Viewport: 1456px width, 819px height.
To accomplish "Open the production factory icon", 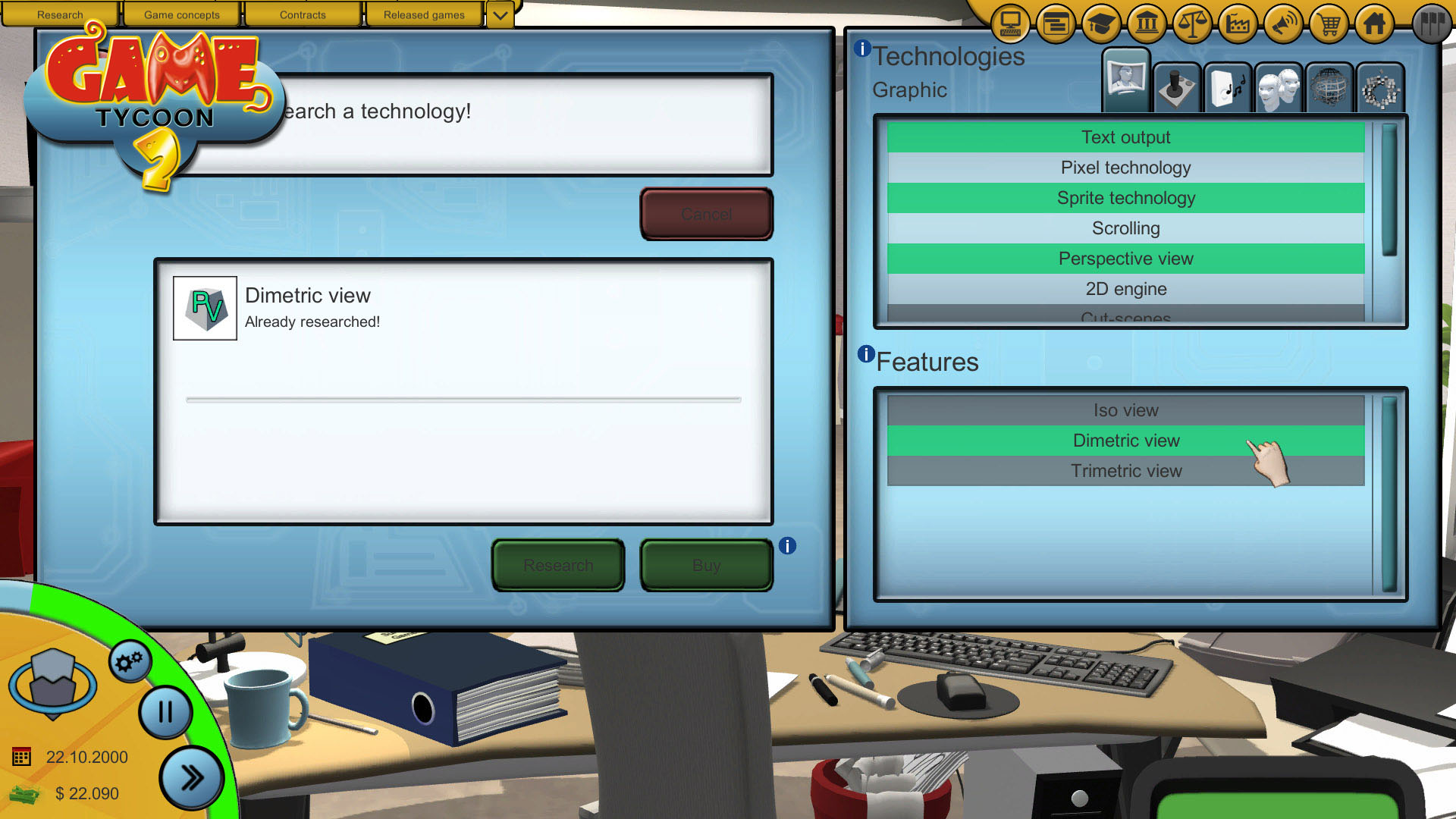I will tap(1237, 24).
